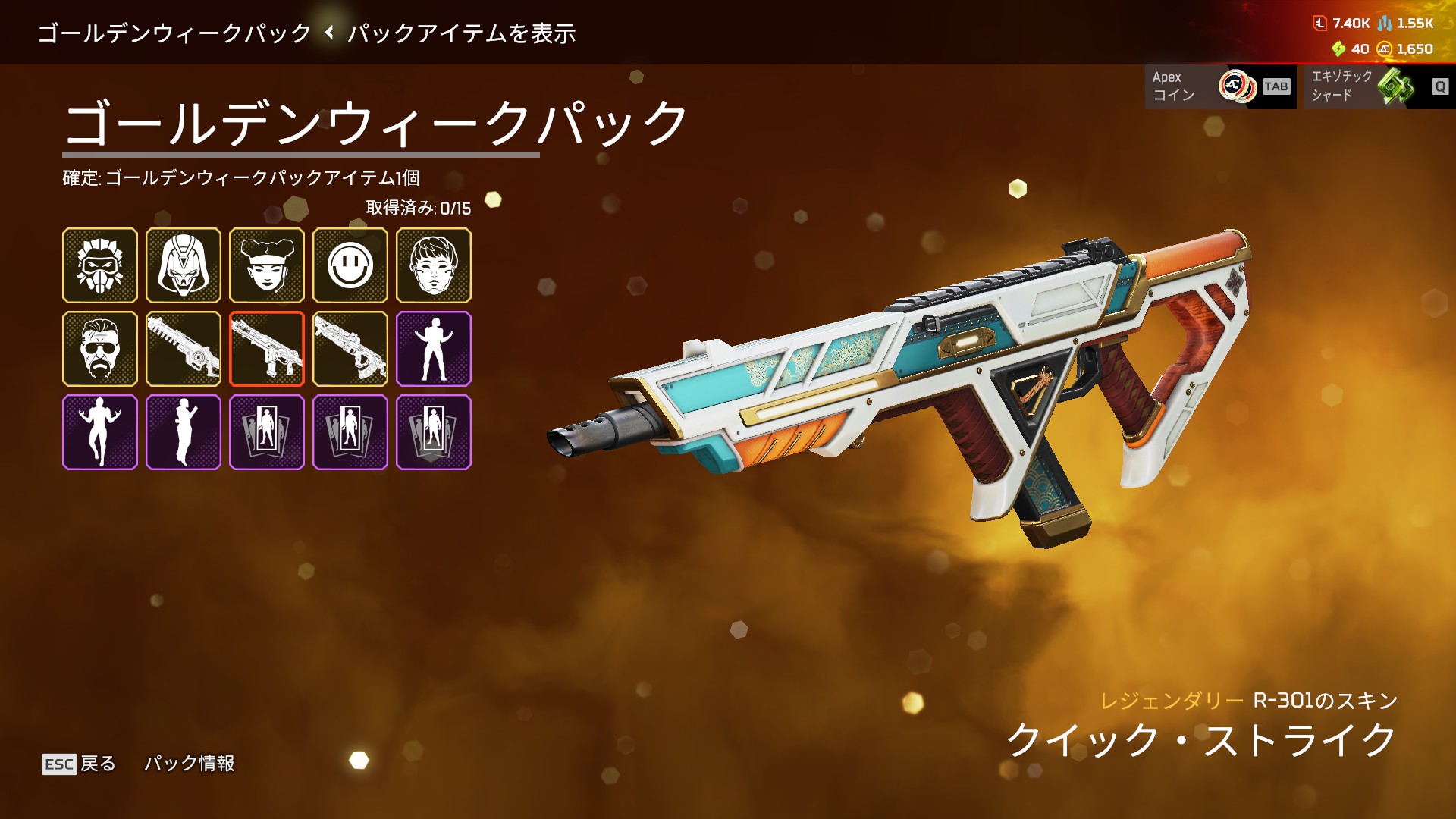Choose the hooded Revenant skin tile

pos(184,265)
